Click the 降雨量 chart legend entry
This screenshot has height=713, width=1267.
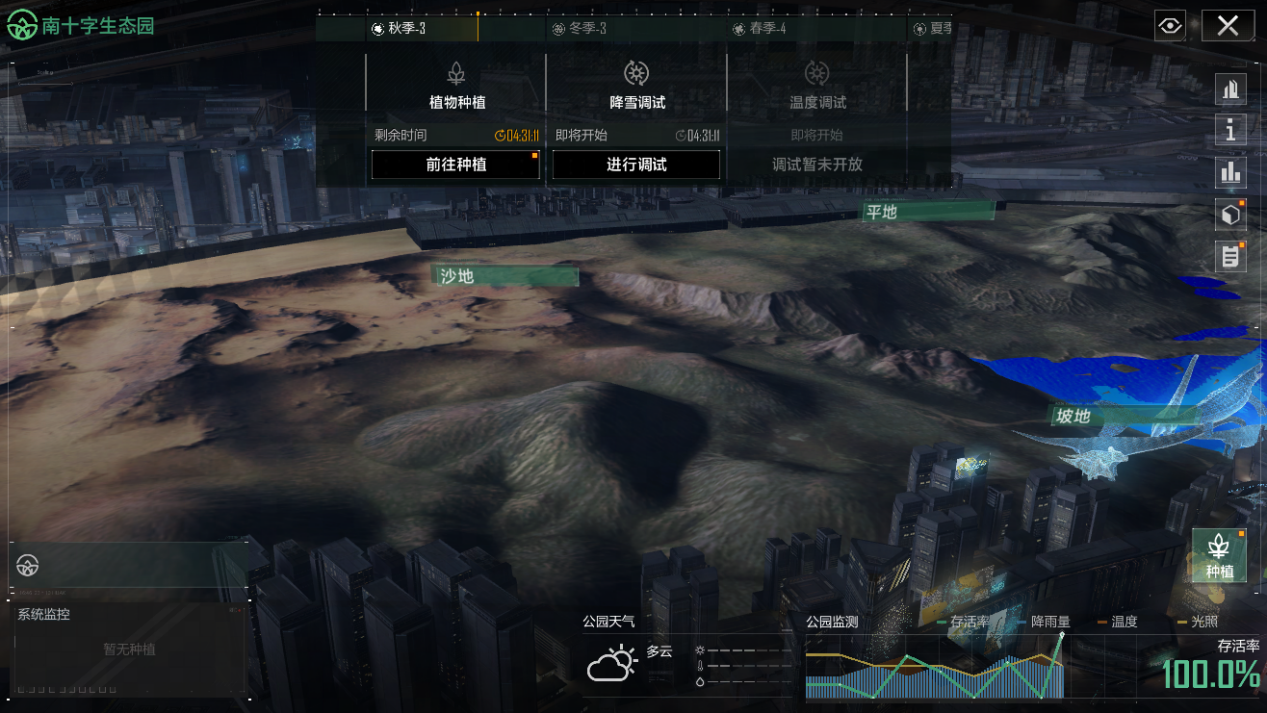coord(1049,622)
